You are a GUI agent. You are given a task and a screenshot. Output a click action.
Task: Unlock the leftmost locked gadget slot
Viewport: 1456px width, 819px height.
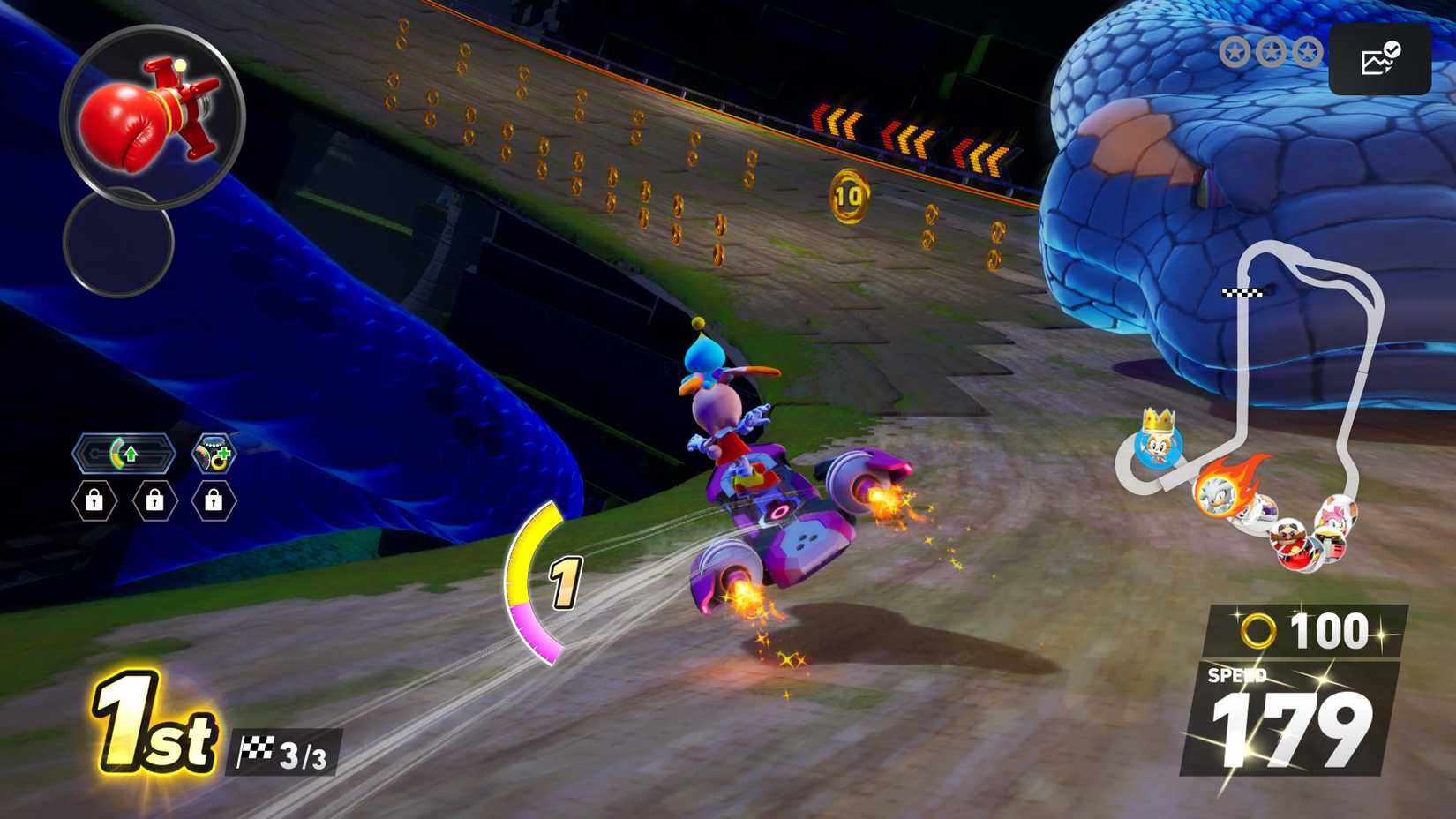point(94,502)
